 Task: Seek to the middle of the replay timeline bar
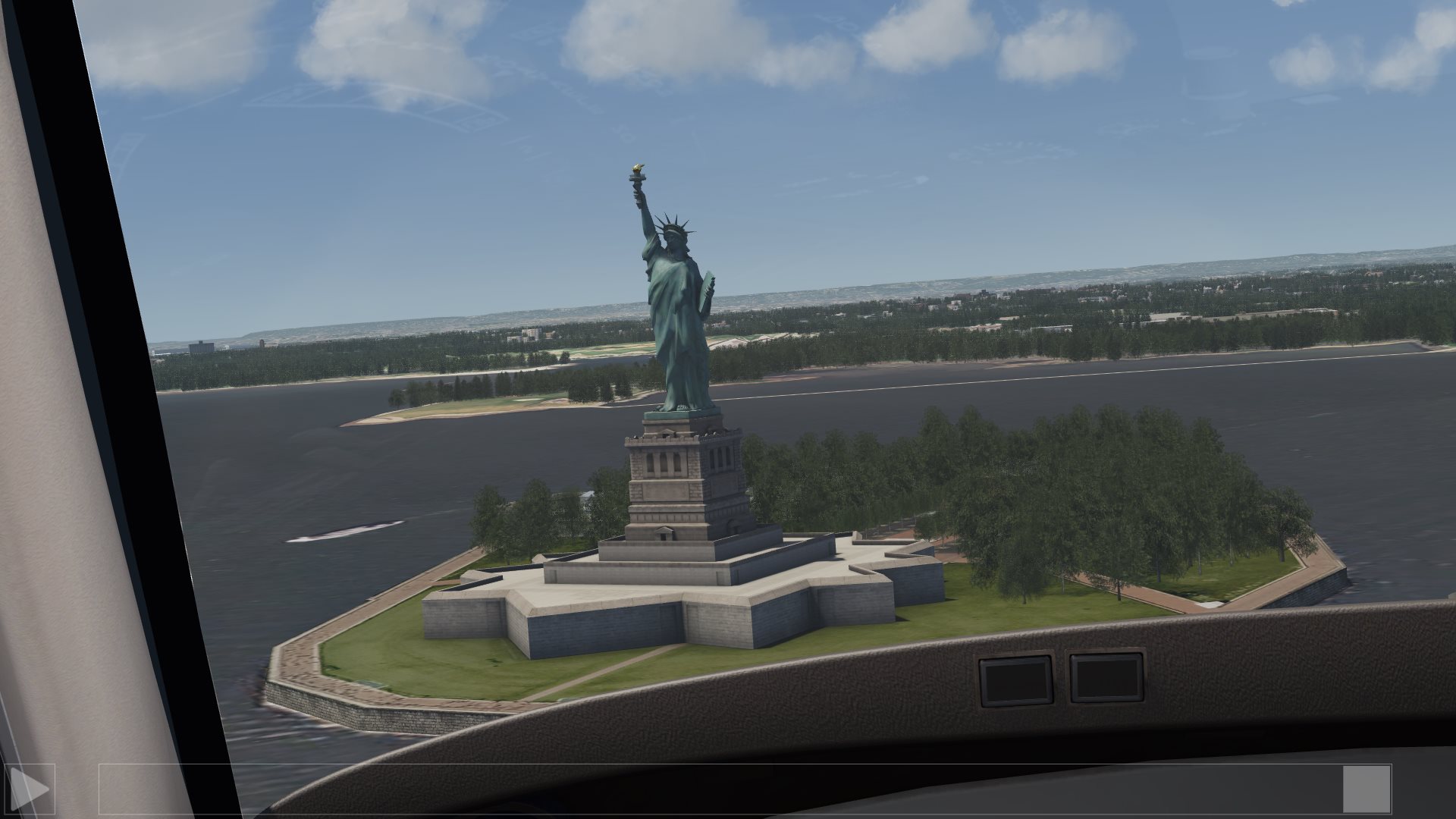745,789
